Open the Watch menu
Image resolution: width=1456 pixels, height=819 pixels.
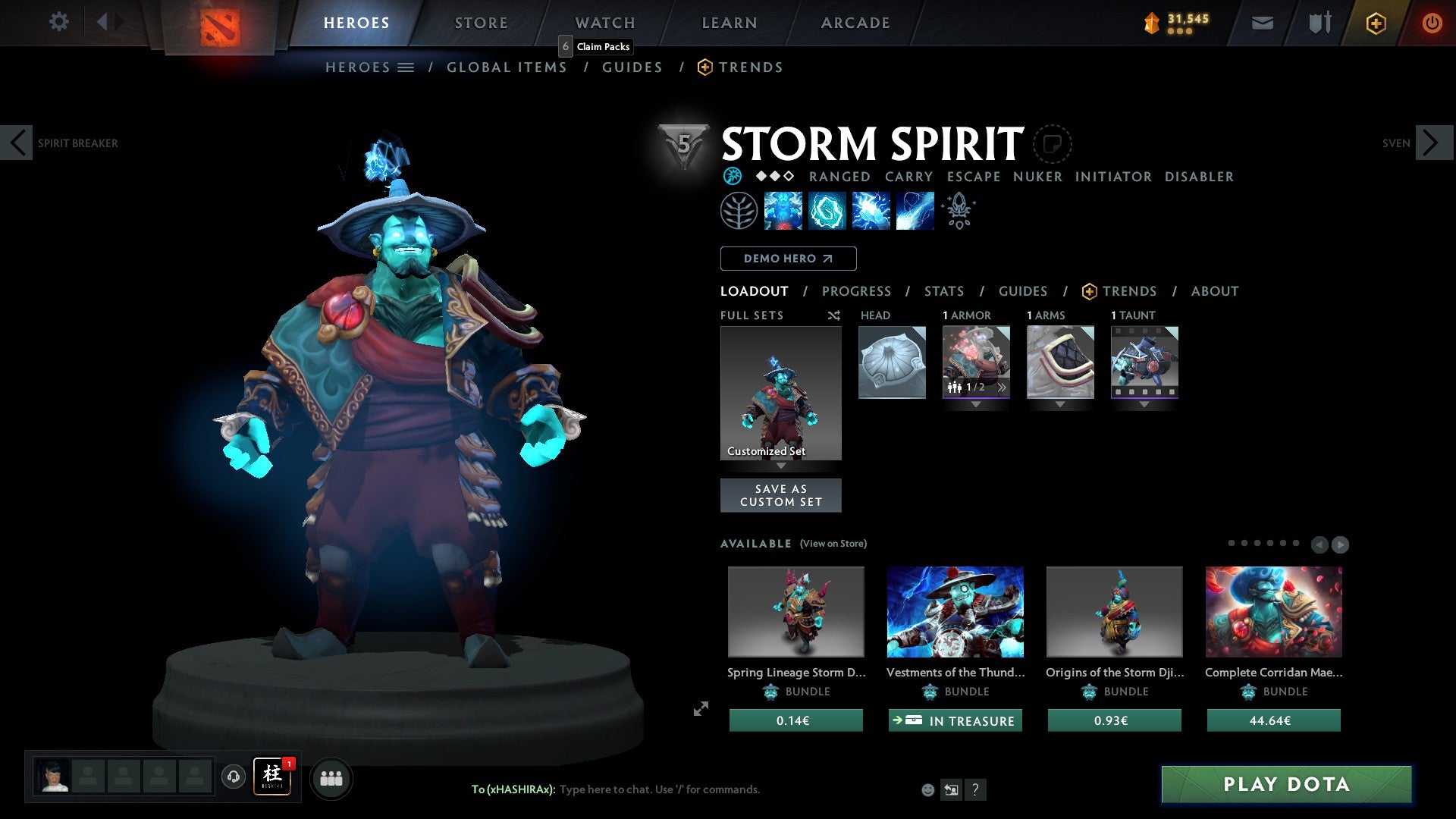[604, 22]
